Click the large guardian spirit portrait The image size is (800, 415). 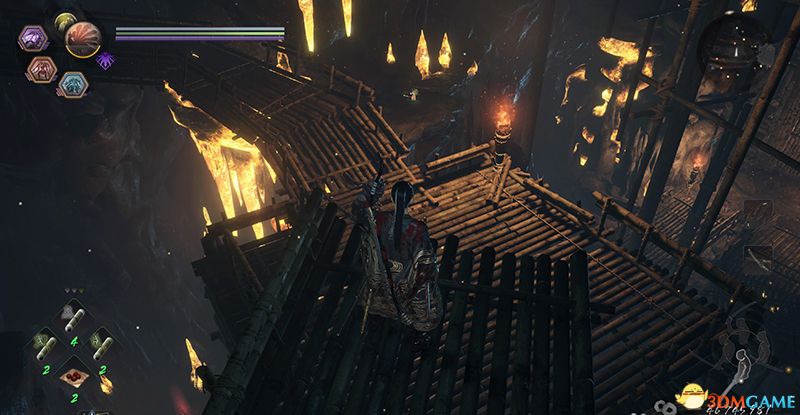pos(83,38)
